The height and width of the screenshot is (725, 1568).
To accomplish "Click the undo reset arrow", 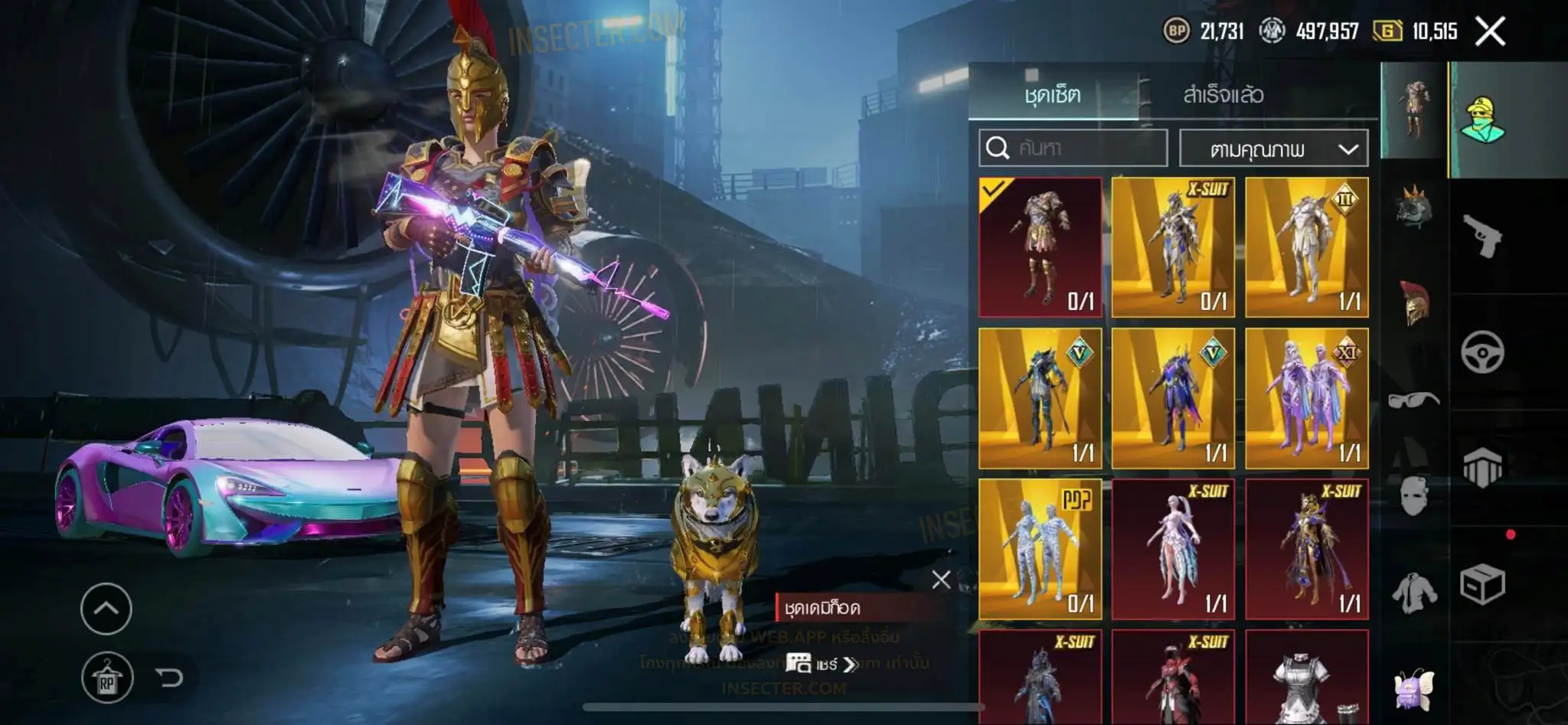I will point(168,678).
